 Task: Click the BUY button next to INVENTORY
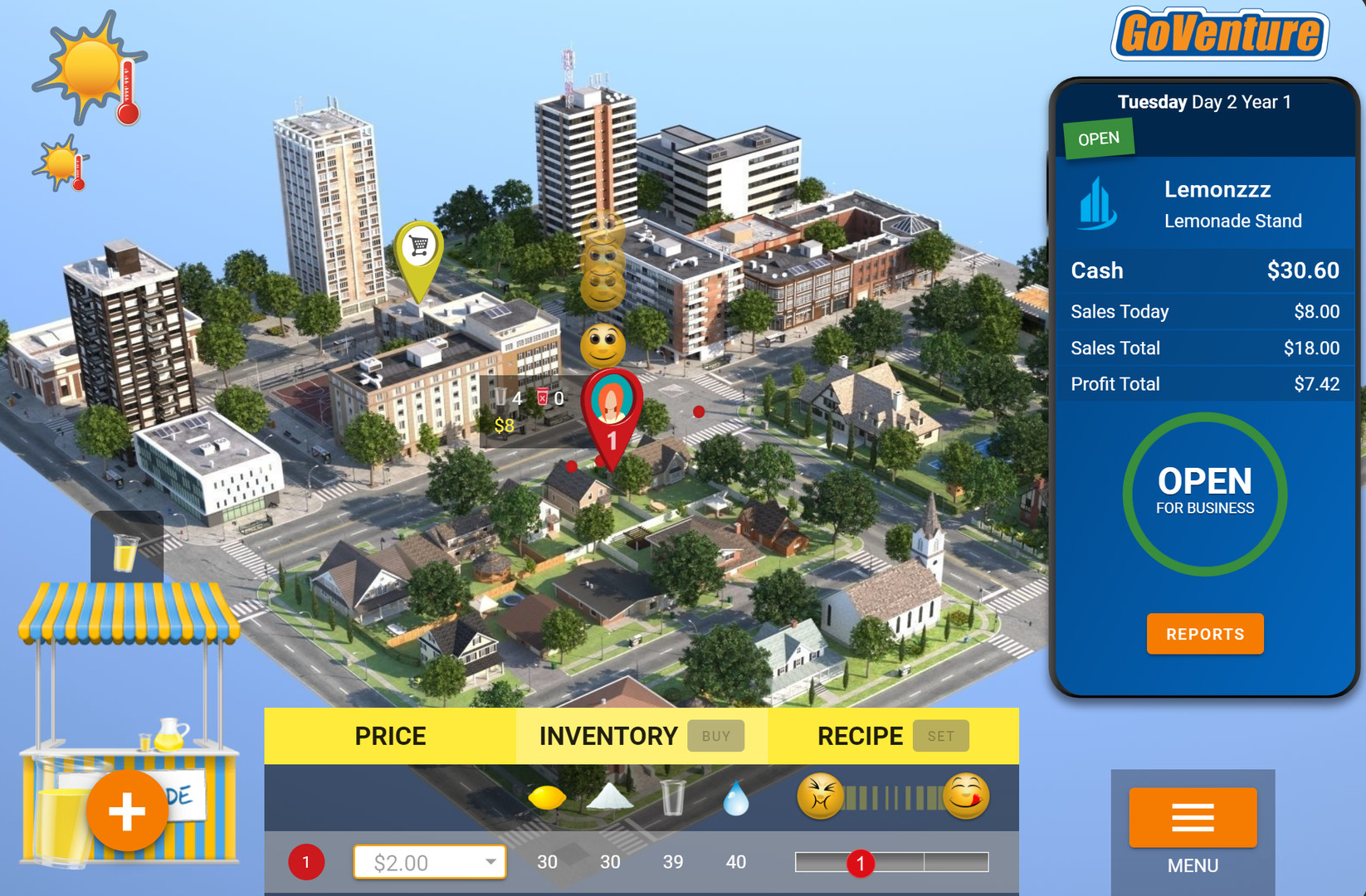tap(715, 735)
